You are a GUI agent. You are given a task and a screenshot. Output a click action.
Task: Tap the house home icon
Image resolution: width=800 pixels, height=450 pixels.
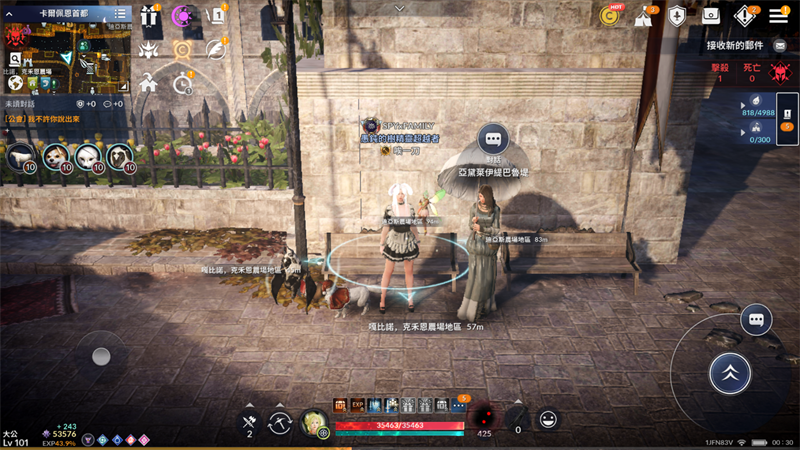click(x=150, y=84)
